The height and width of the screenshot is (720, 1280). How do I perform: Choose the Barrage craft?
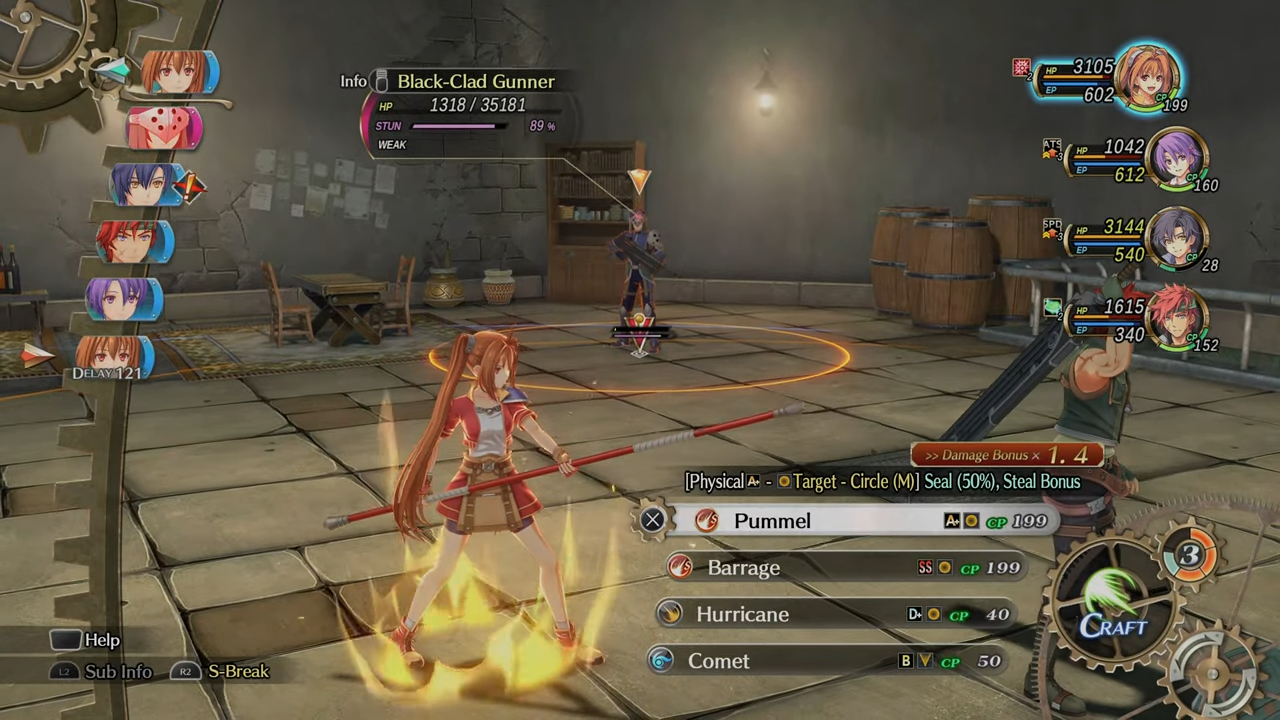coord(743,568)
